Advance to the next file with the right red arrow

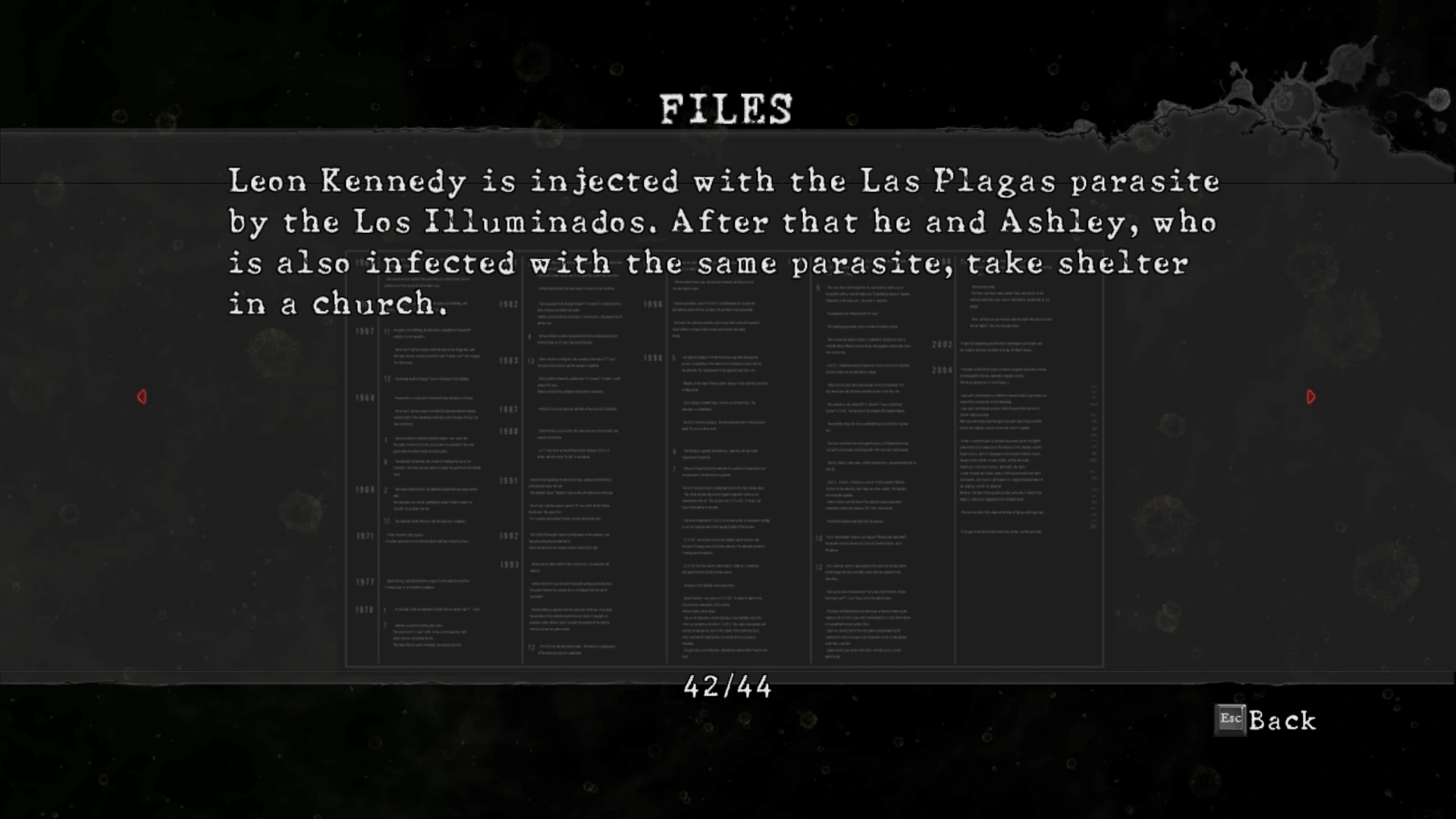coord(1311,397)
